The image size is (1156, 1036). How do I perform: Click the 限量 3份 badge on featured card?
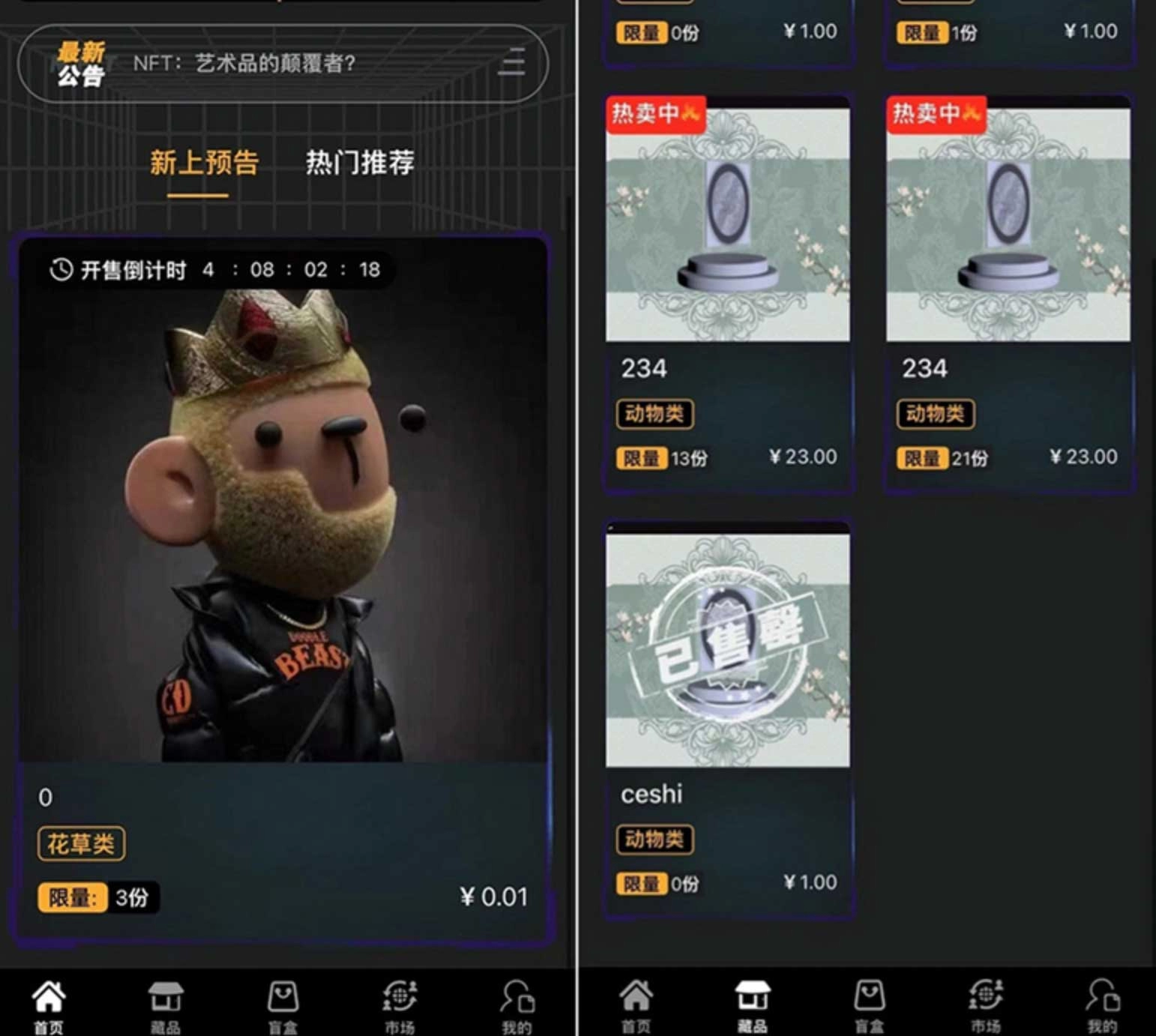click(x=97, y=897)
